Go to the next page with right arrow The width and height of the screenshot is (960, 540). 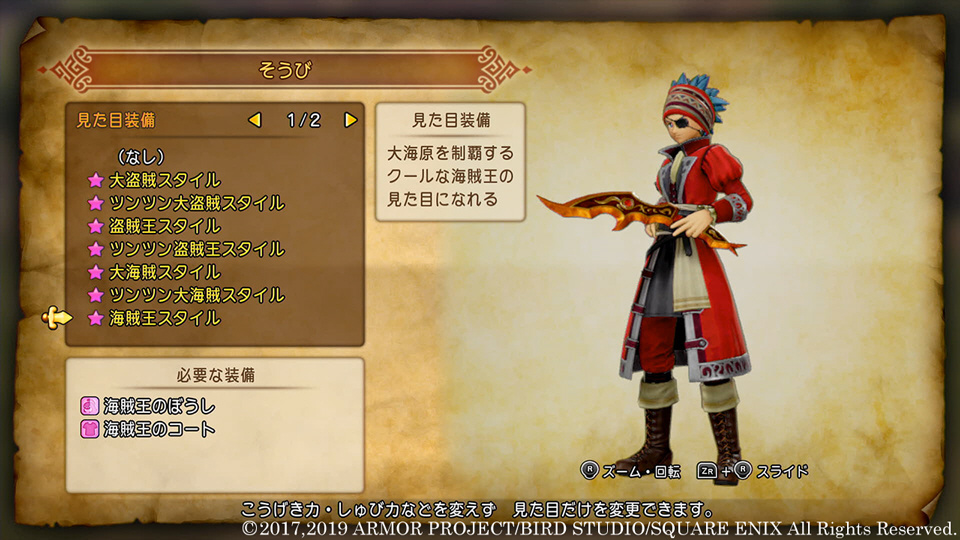[x=350, y=120]
